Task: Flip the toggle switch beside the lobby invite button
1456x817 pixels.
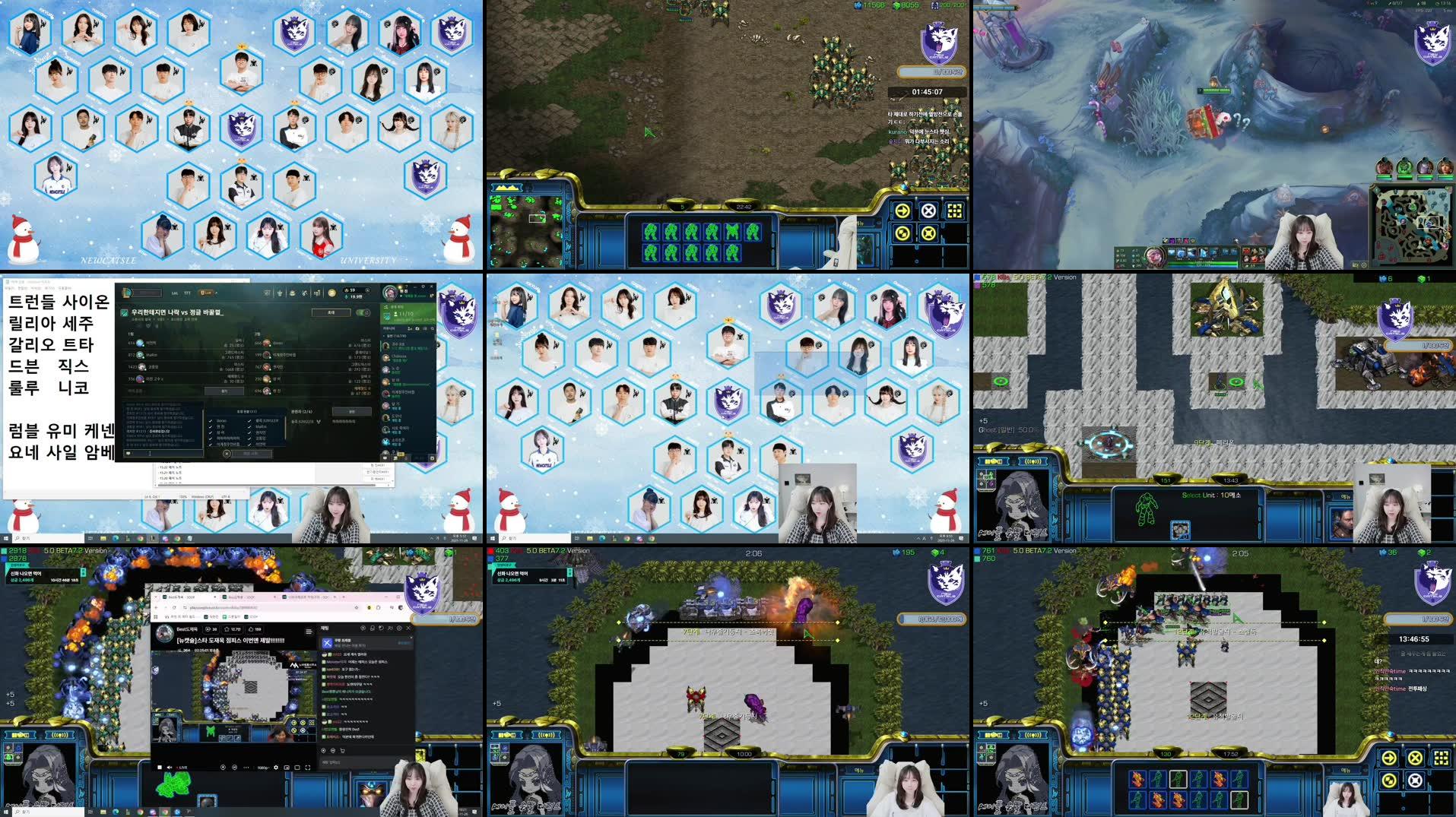Action: tap(364, 313)
